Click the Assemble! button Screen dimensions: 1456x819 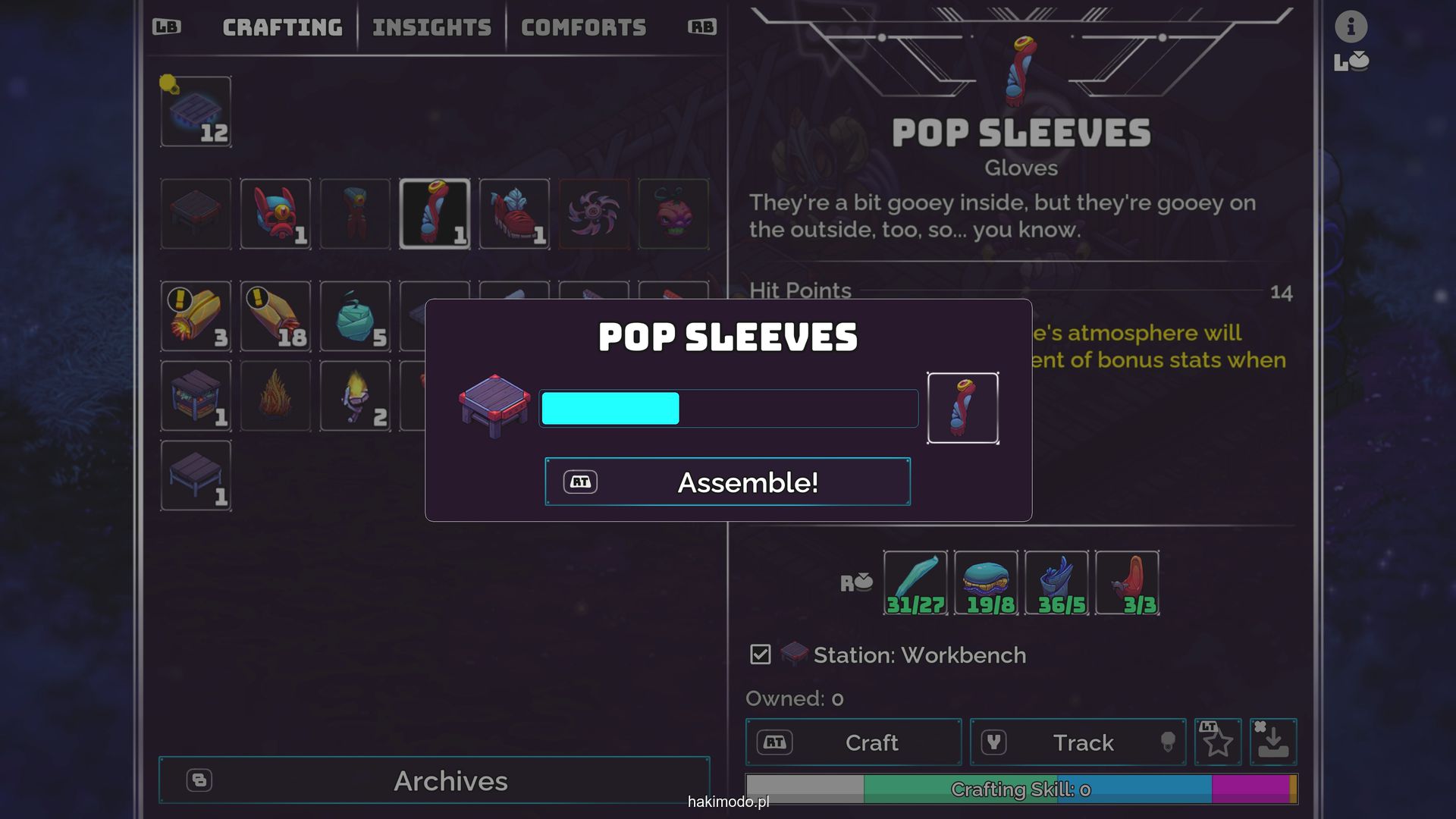(727, 482)
